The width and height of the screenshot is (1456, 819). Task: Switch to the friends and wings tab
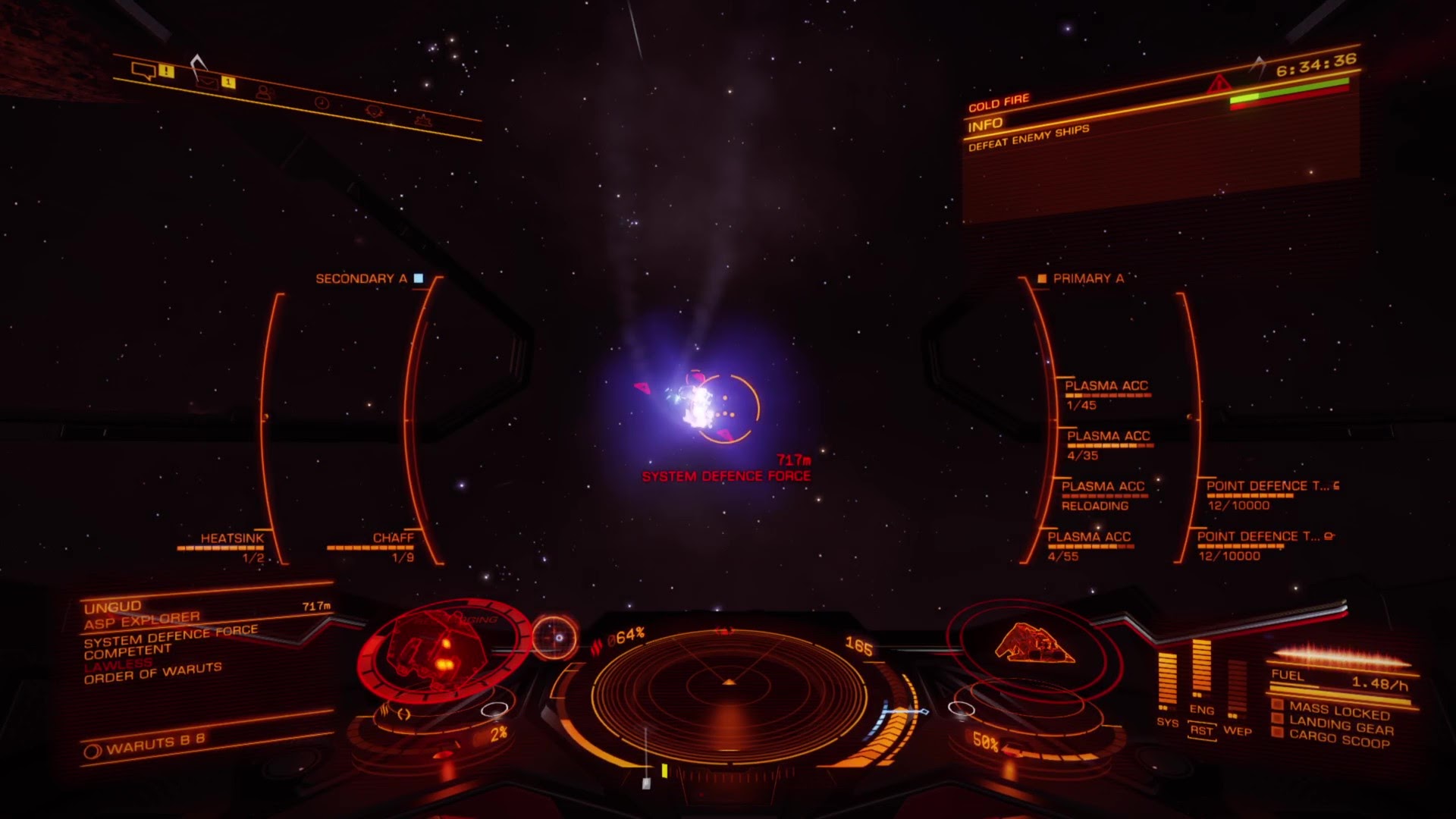click(x=264, y=92)
